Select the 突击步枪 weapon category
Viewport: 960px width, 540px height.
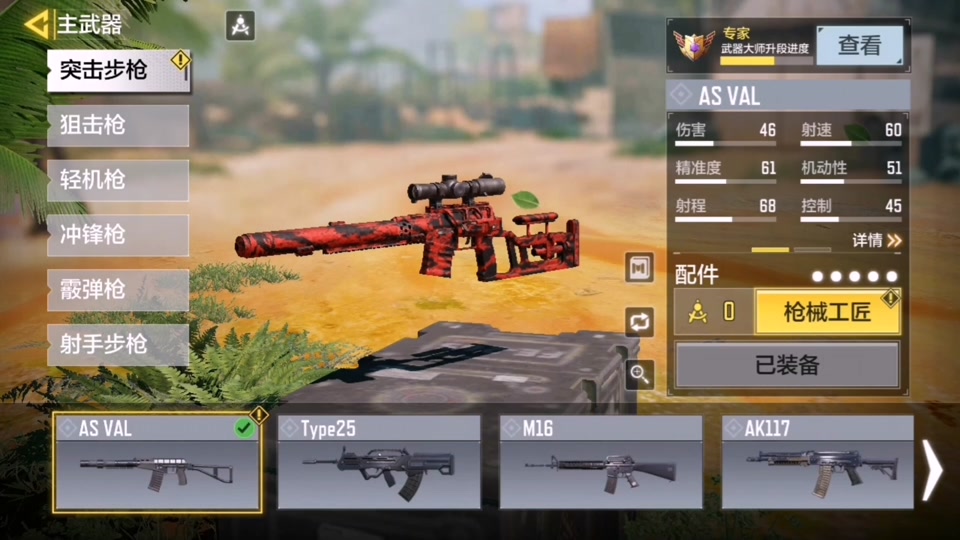[x=118, y=70]
